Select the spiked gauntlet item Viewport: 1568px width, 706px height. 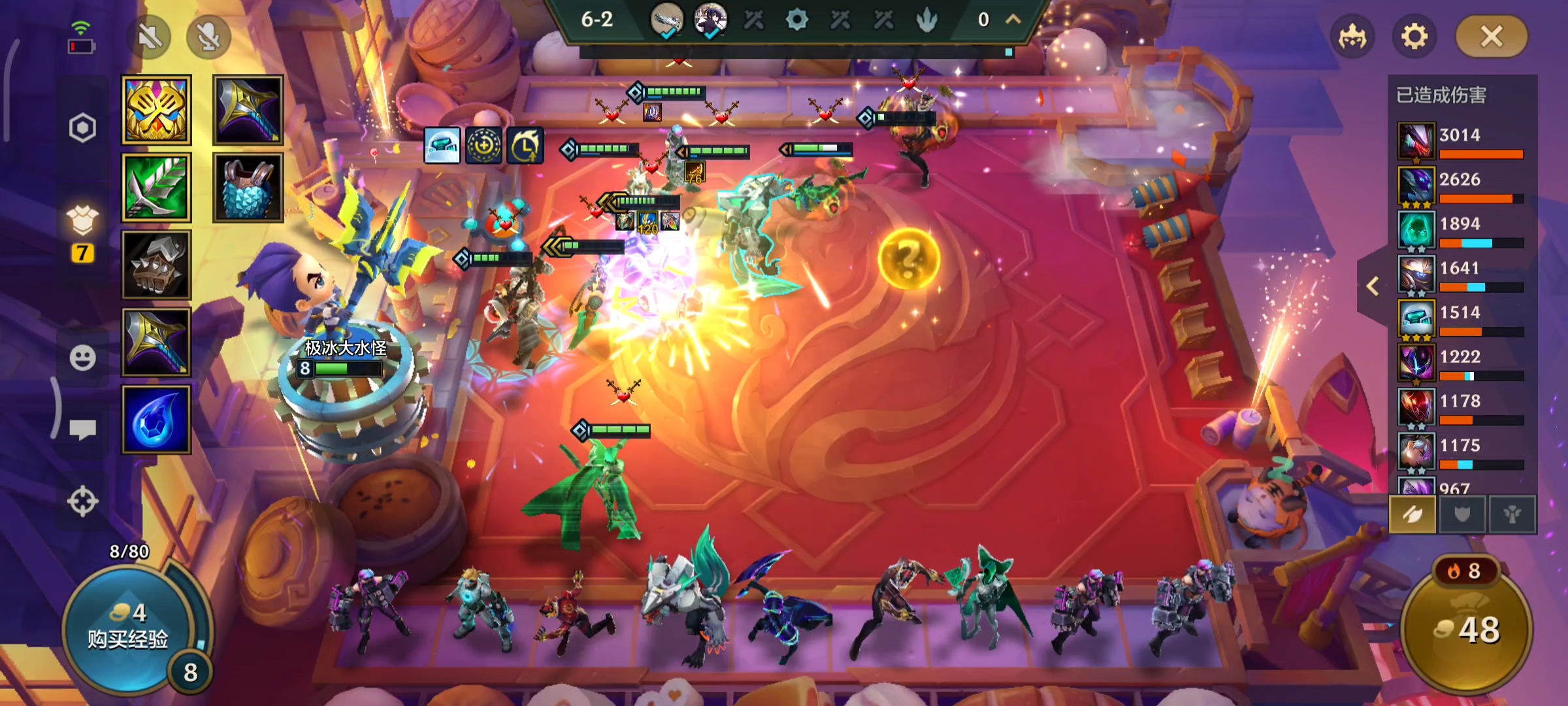pyautogui.click(x=157, y=265)
